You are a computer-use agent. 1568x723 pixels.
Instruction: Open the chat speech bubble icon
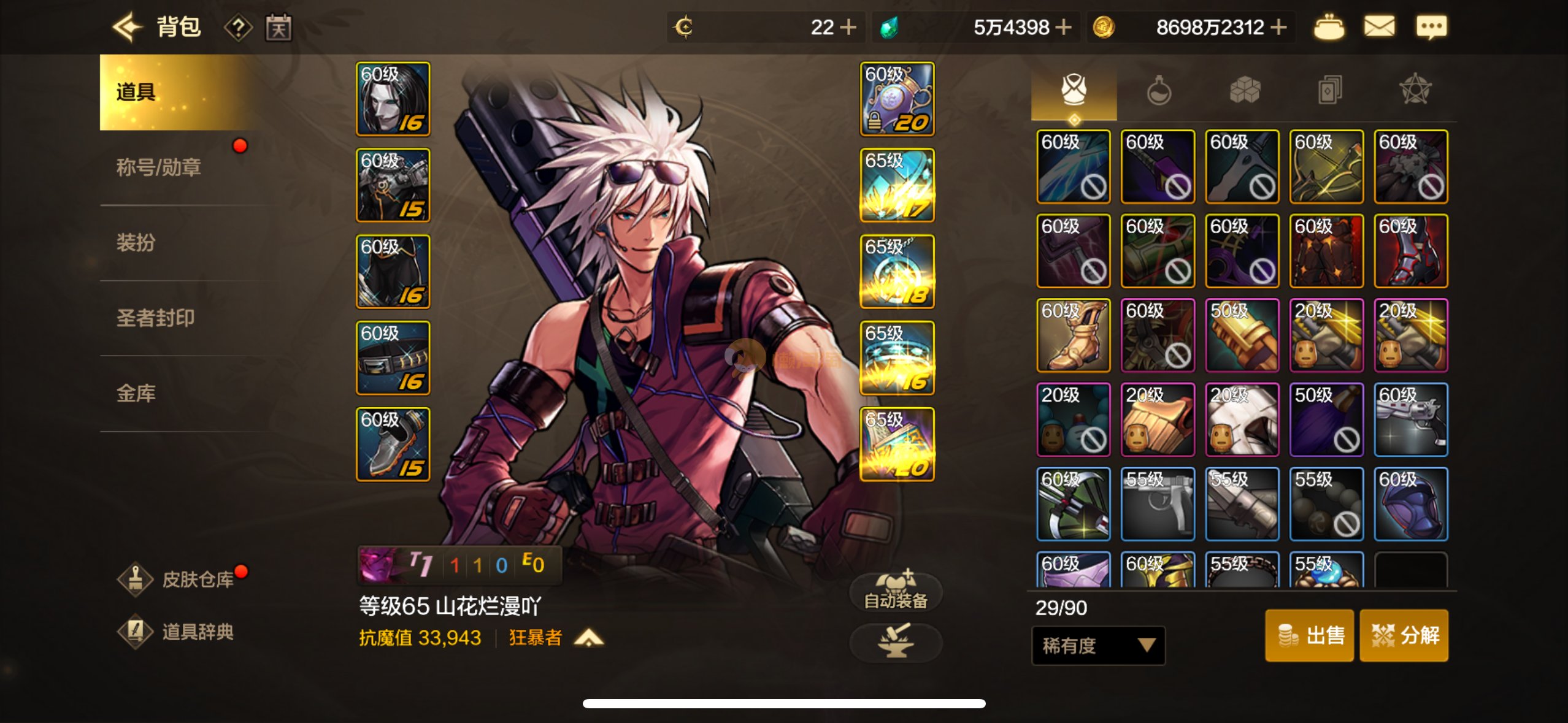1431,27
